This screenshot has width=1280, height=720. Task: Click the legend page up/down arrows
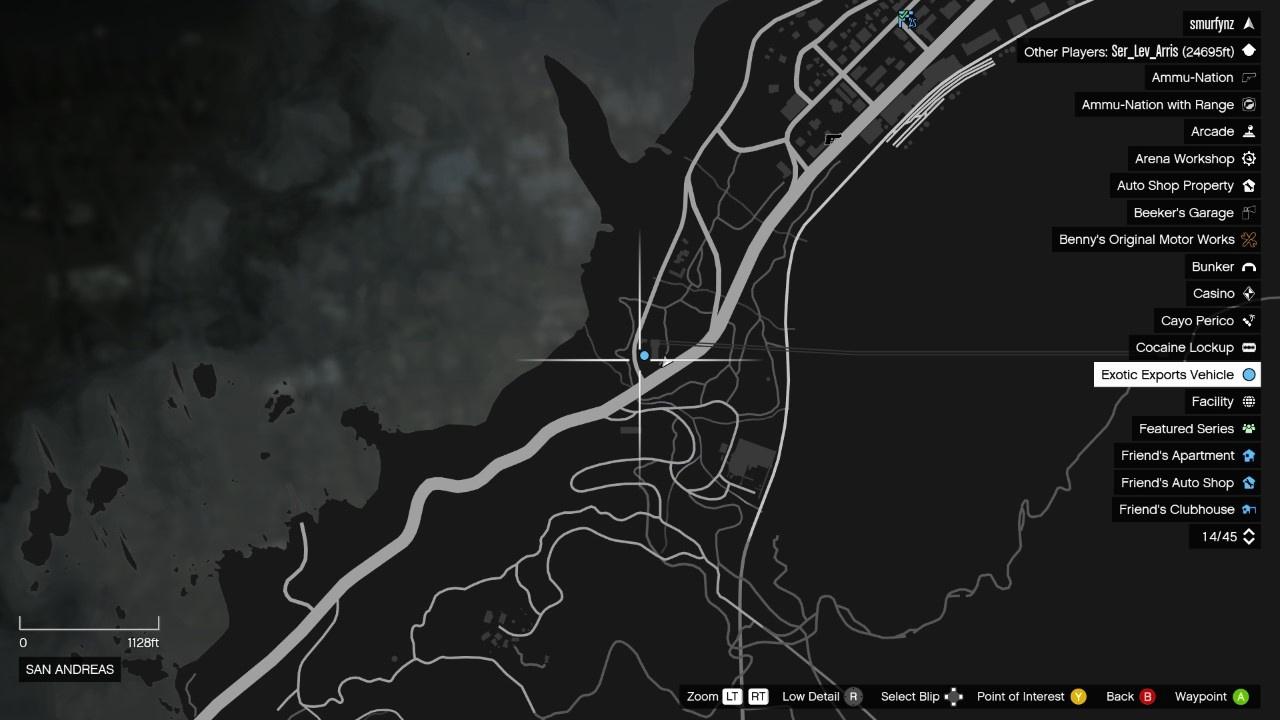pyautogui.click(x=1248, y=537)
